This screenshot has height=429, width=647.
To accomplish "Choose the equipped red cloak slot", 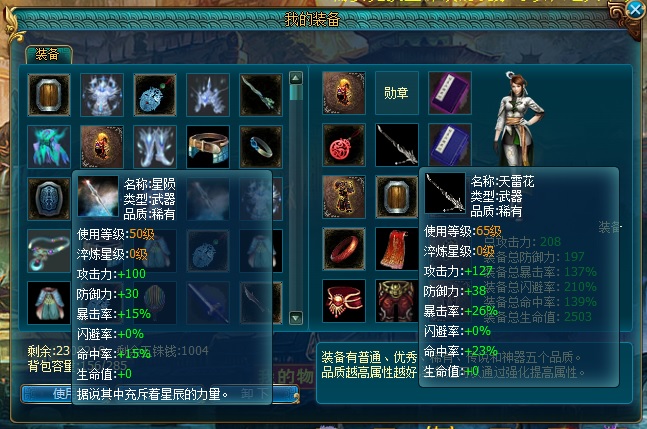I will [x=396, y=249].
